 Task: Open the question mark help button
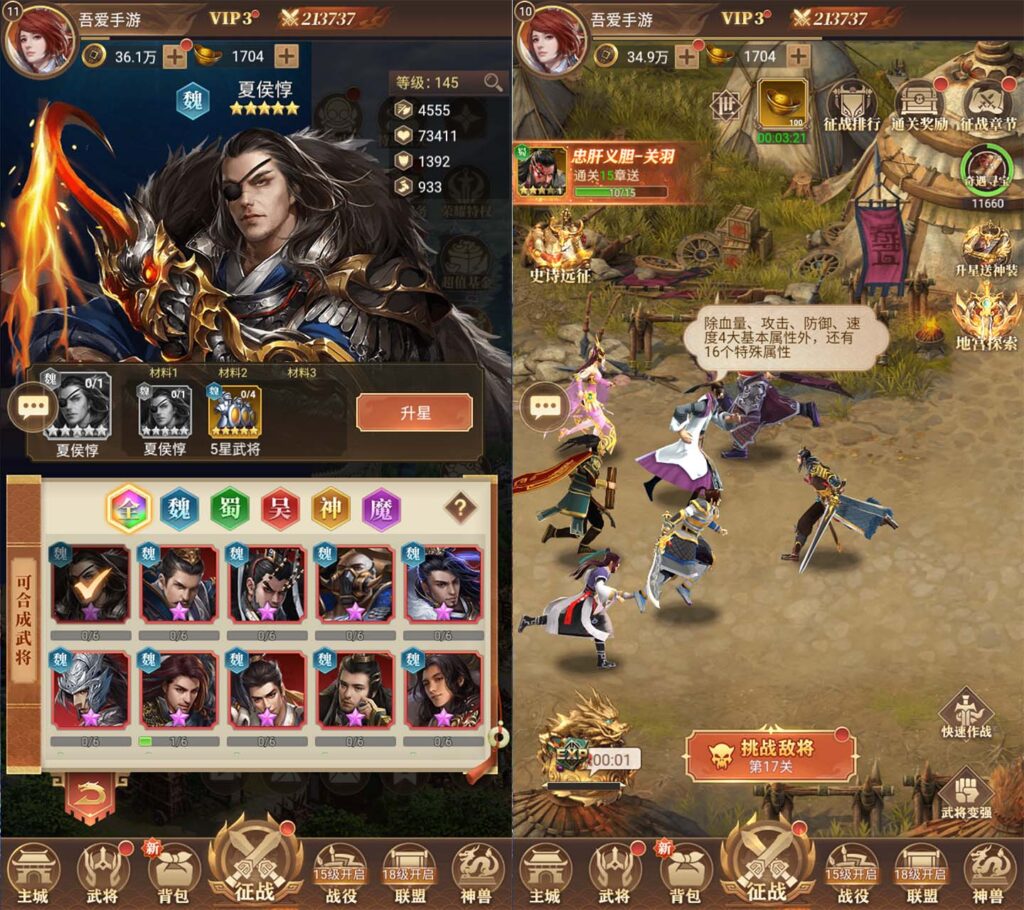(460, 507)
